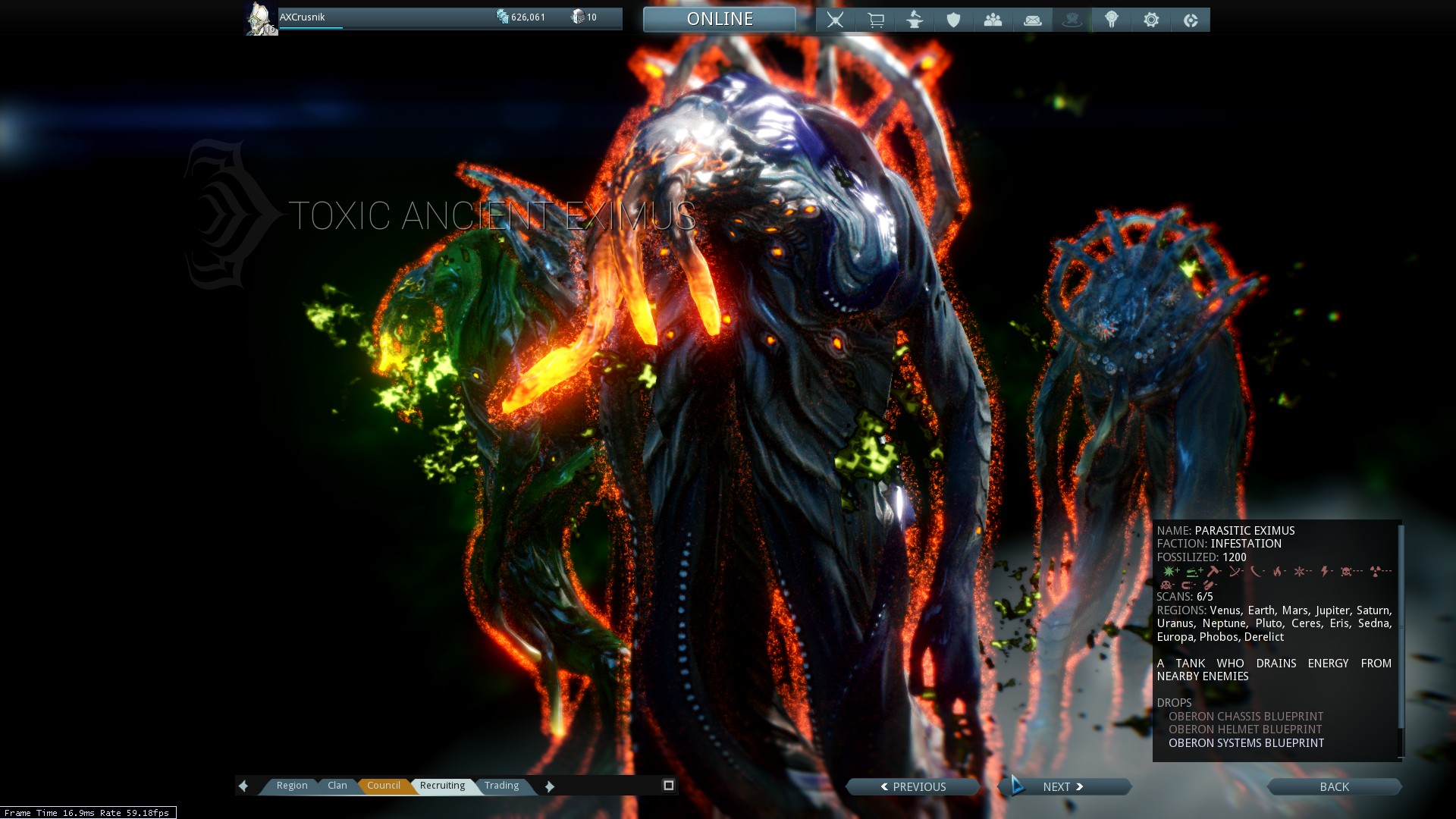Expand hidden chat tabs with the left diamond arrow
This screenshot has height=819, width=1456.
[x=243, y=786]
